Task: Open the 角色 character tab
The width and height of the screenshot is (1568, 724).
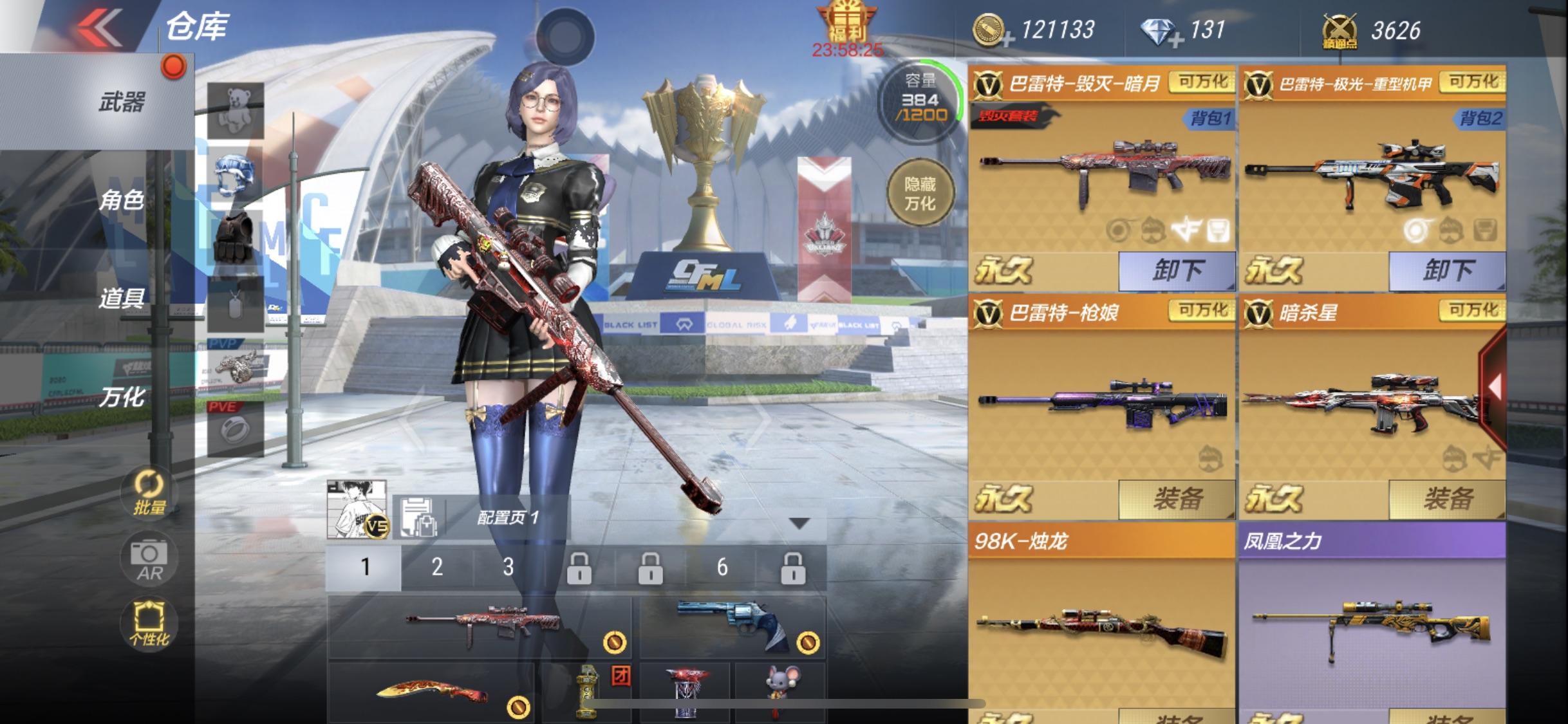Action: 121,200
